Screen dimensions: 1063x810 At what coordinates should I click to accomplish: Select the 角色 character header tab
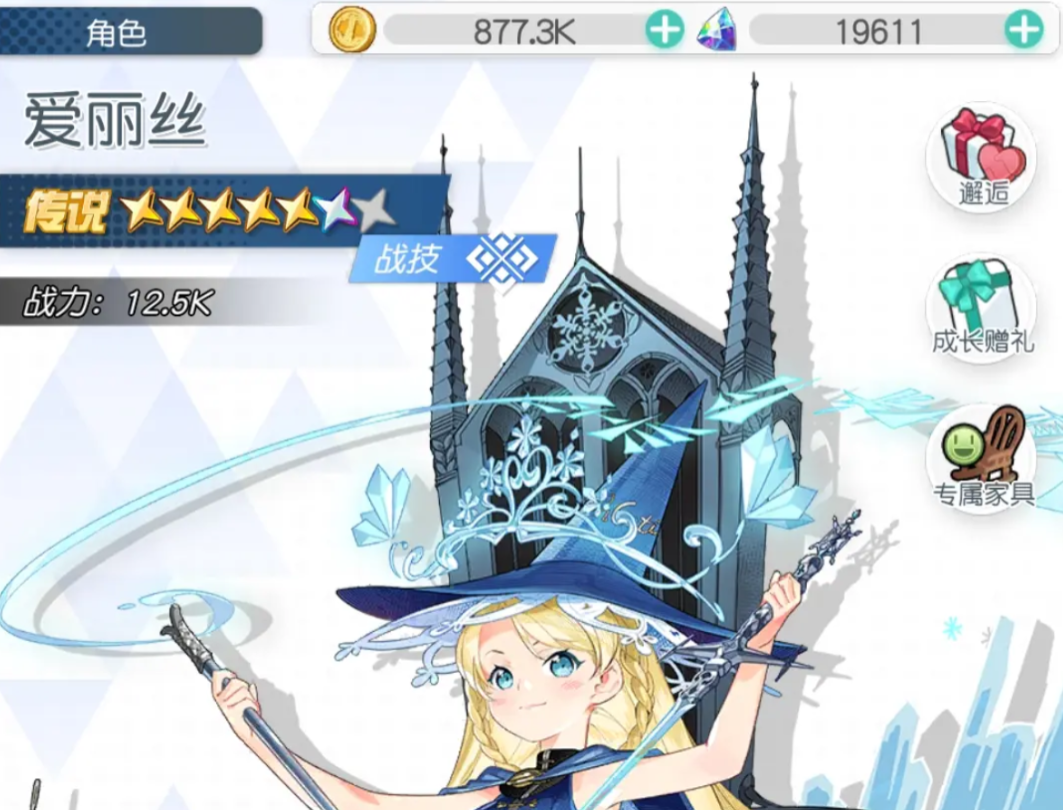[x=130, y=32]
